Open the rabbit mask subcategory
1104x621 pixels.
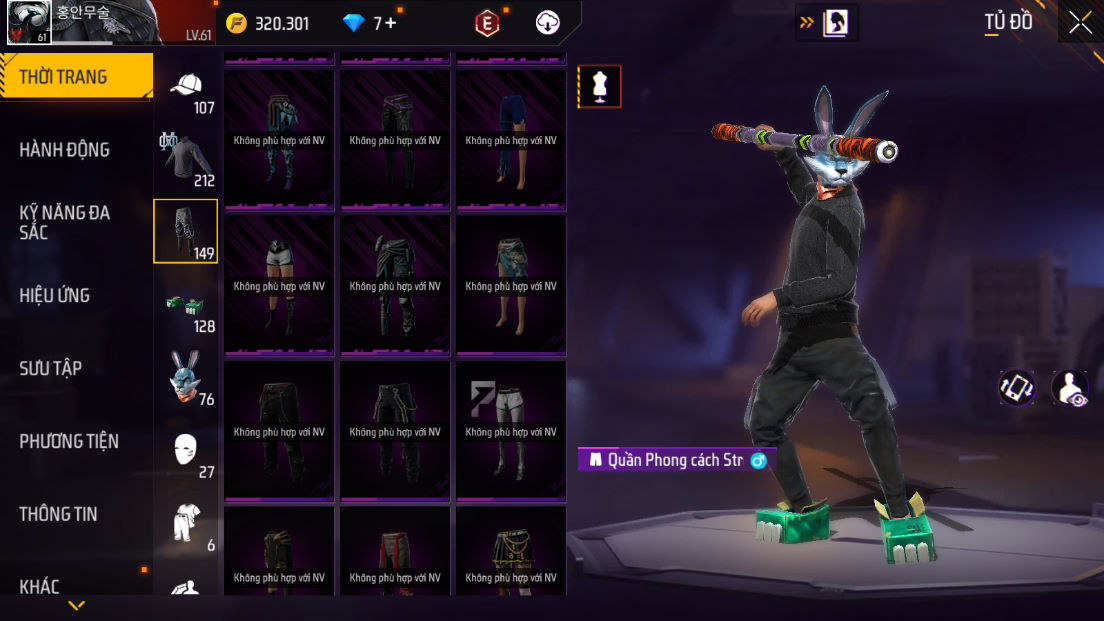pyautogui.click(x=187, y=378)
